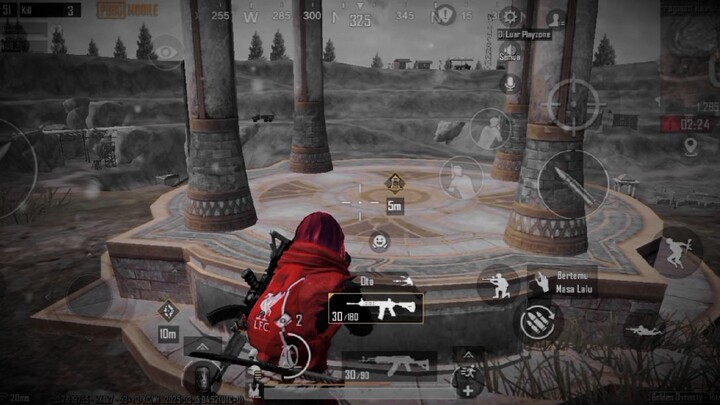
Task: Open the settings gear icon
Action: click(x=510, y=16)
